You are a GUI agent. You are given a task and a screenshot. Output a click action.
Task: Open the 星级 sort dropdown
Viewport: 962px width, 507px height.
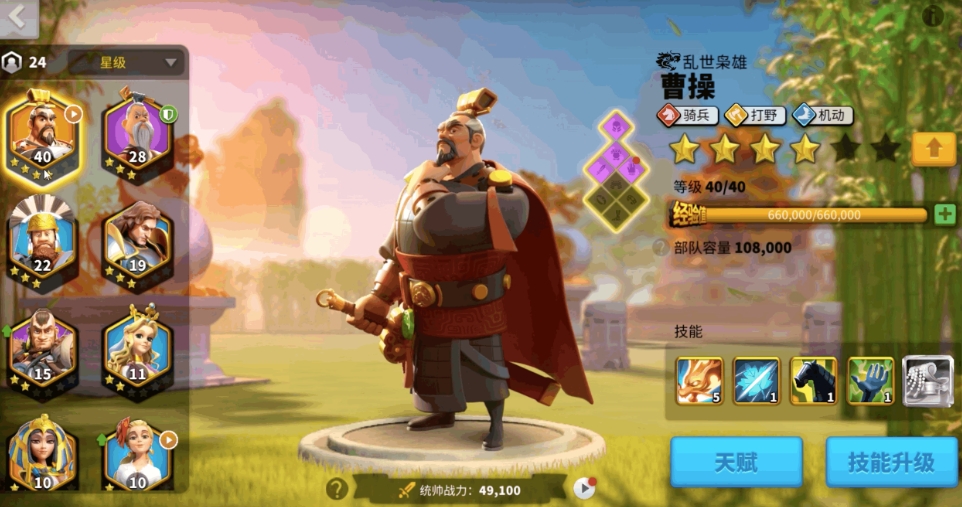(126, 62)
